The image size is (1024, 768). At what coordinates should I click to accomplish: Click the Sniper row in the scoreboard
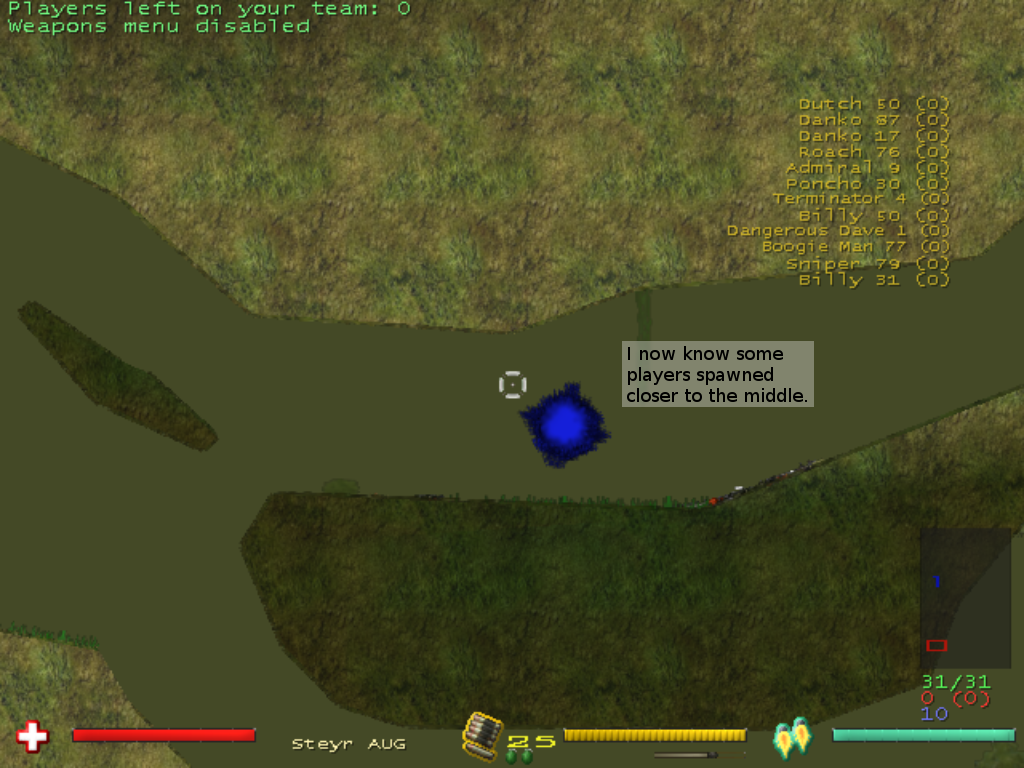pos(867,264)
